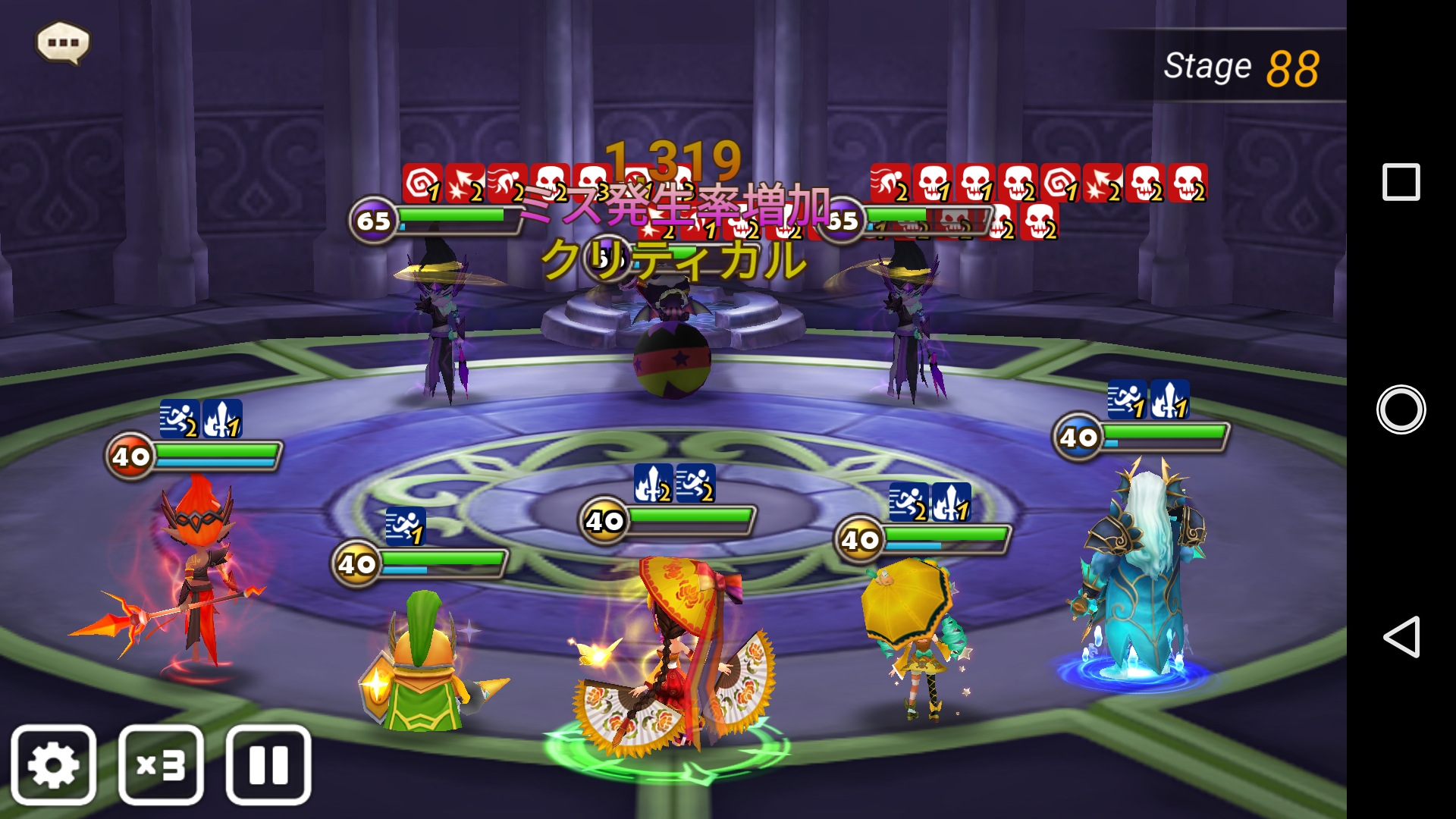
Task: Open the gear settings menu
Action: click(53, 764)
